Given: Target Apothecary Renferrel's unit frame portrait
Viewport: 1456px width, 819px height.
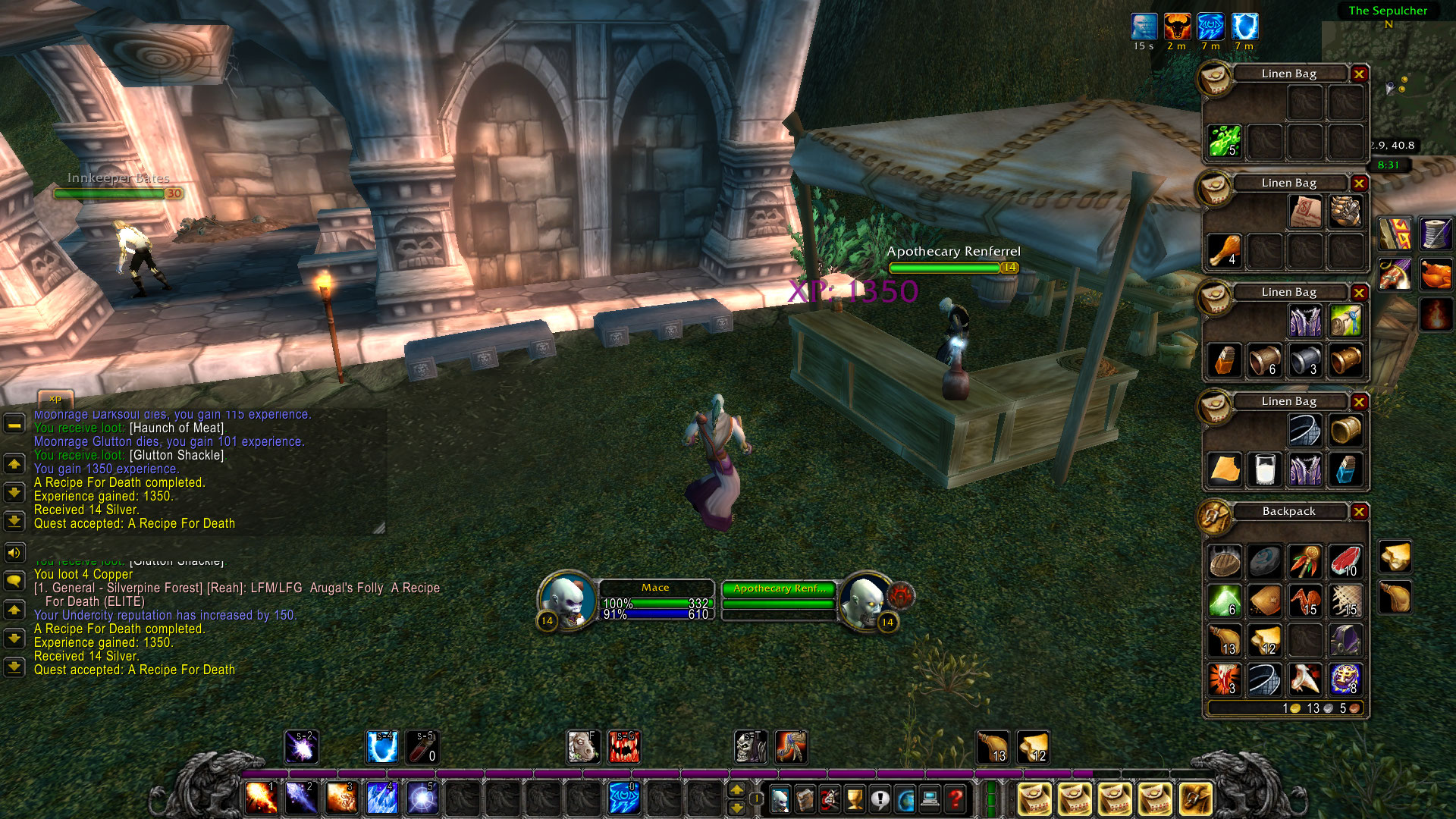Looking at the screenshot, I should (x=865, y=599).
